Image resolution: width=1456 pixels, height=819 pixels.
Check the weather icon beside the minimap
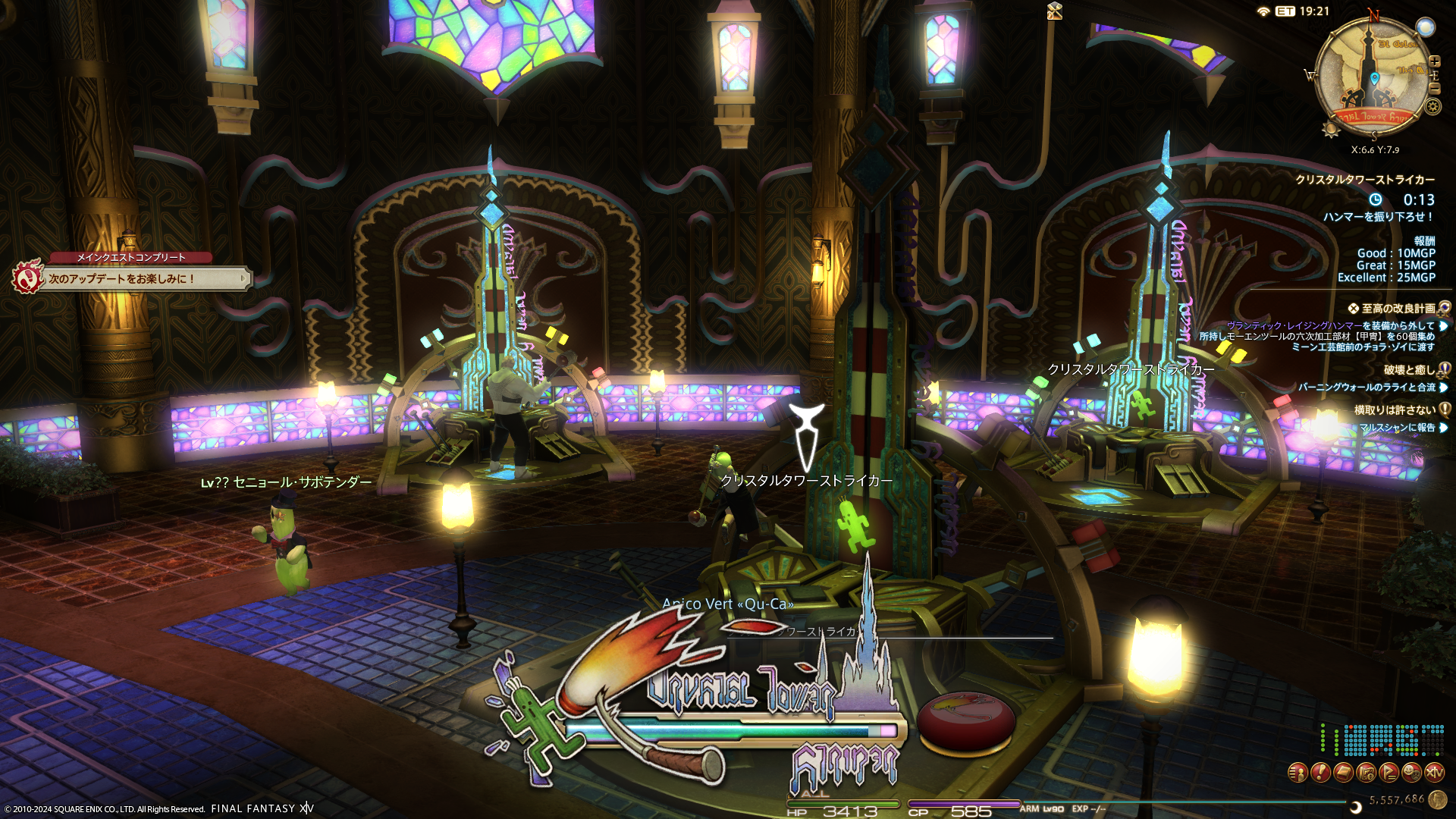1426,28
